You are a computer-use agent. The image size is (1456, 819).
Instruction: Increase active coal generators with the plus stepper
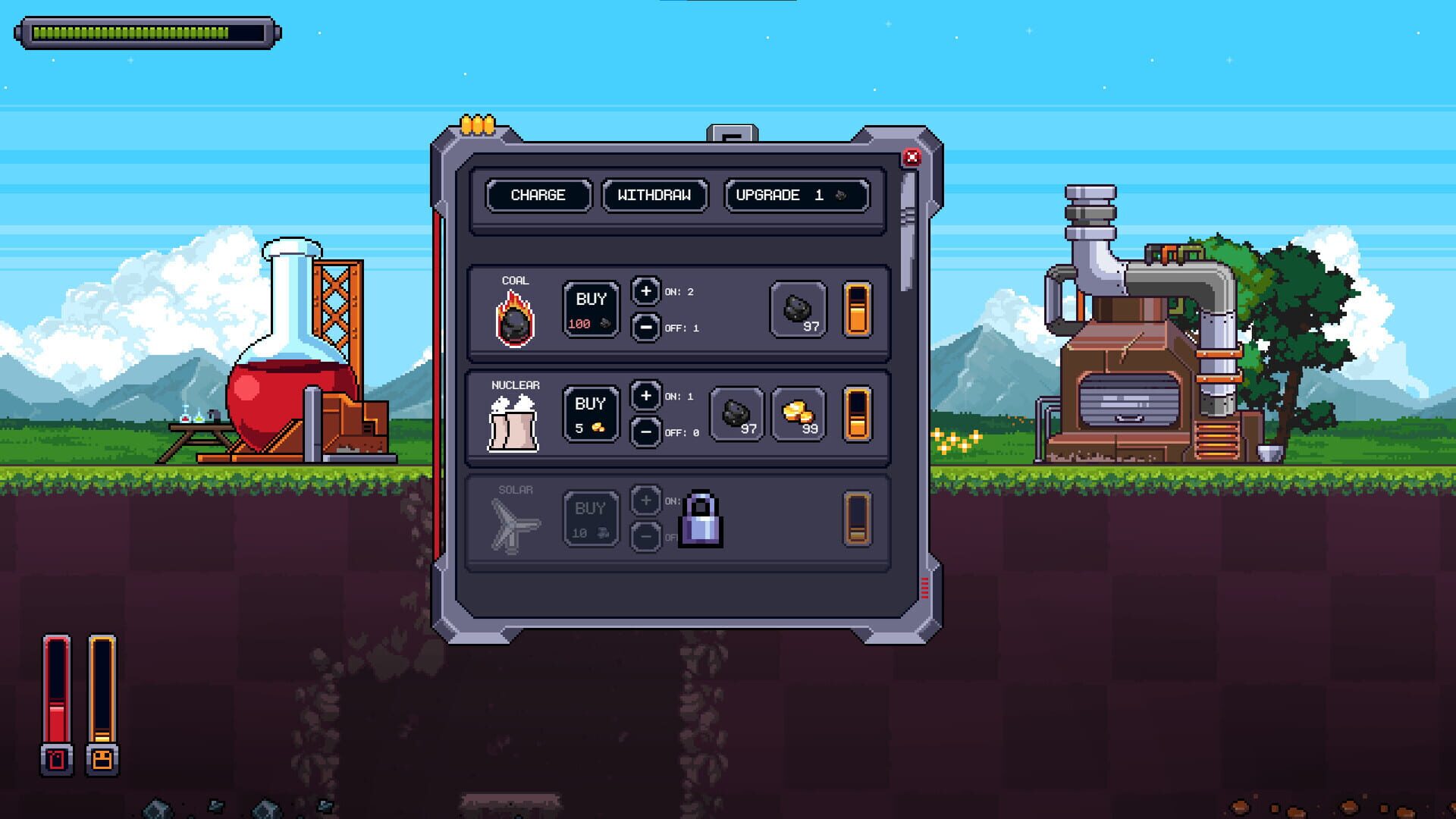pyautogui.click(x=645, y=291)
